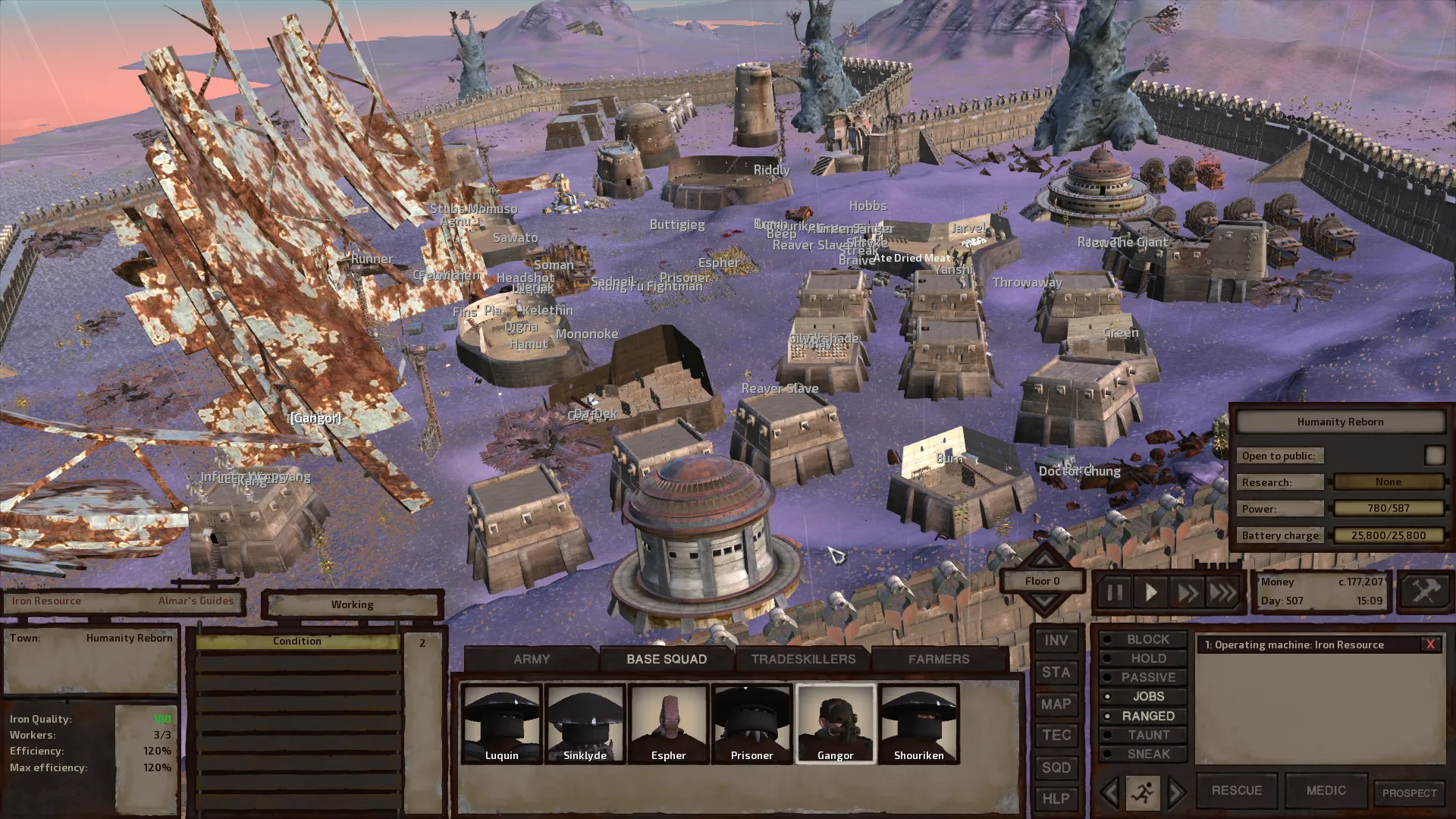Turn on MEDIC mode
The width and height of the screenshot is (1456, 819).
click(x=1326, y=790)
